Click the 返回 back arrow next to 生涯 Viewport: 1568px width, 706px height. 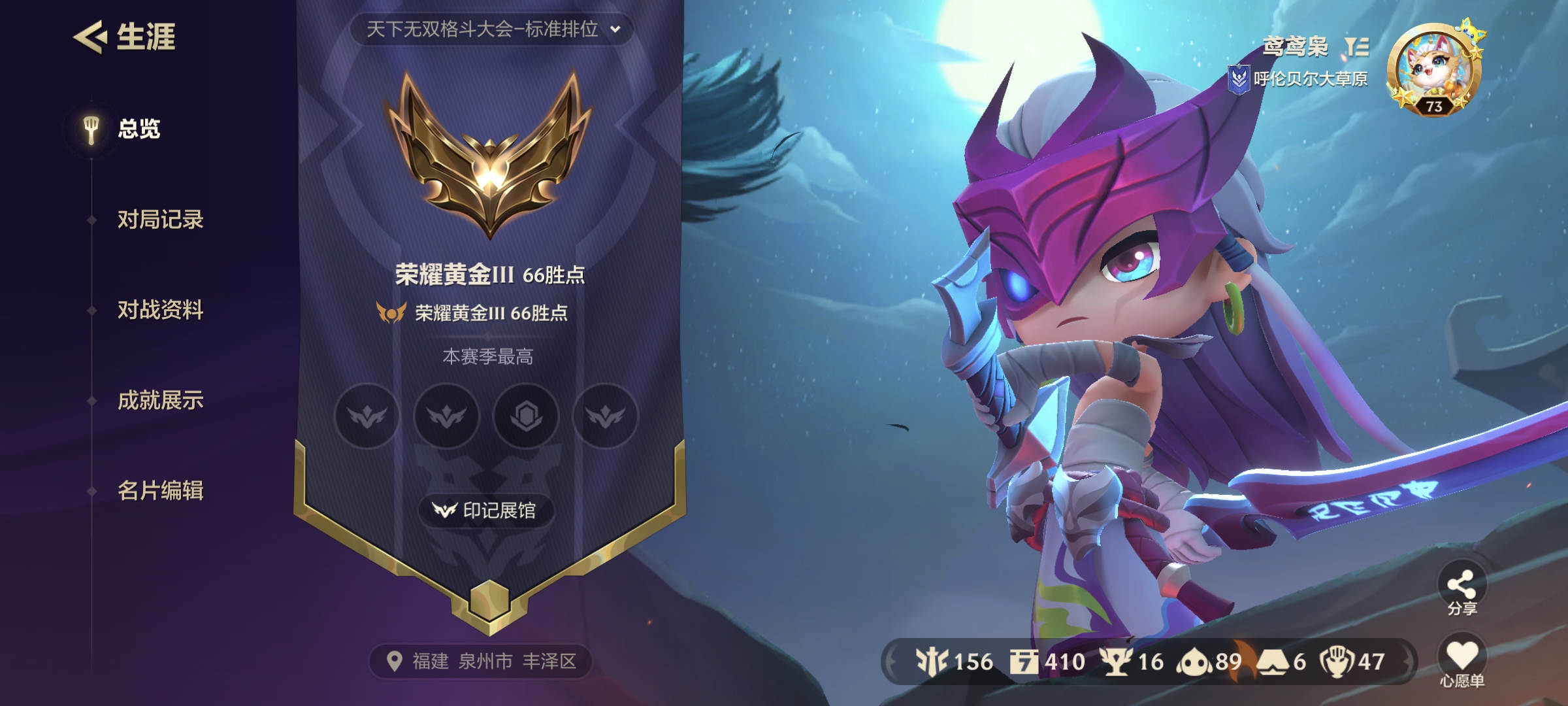click(x=91, y=37)
